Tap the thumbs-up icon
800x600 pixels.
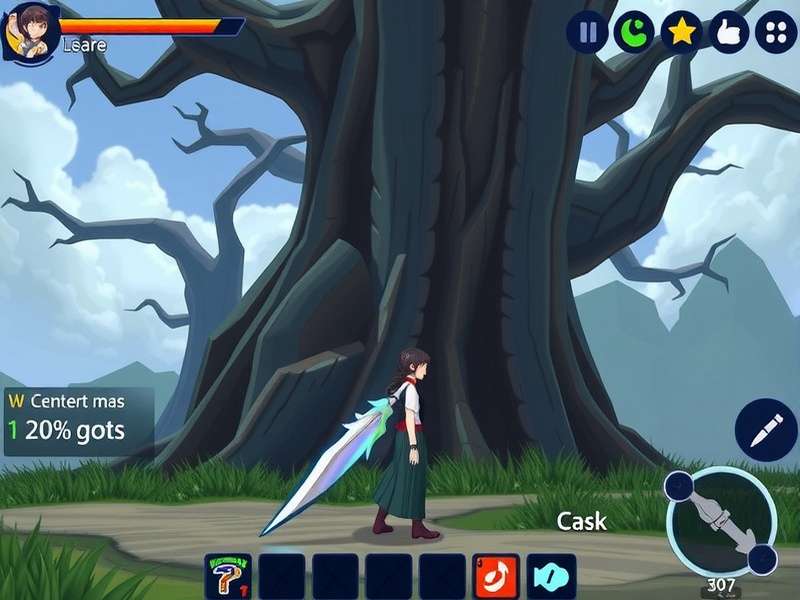tap(729, 33)
